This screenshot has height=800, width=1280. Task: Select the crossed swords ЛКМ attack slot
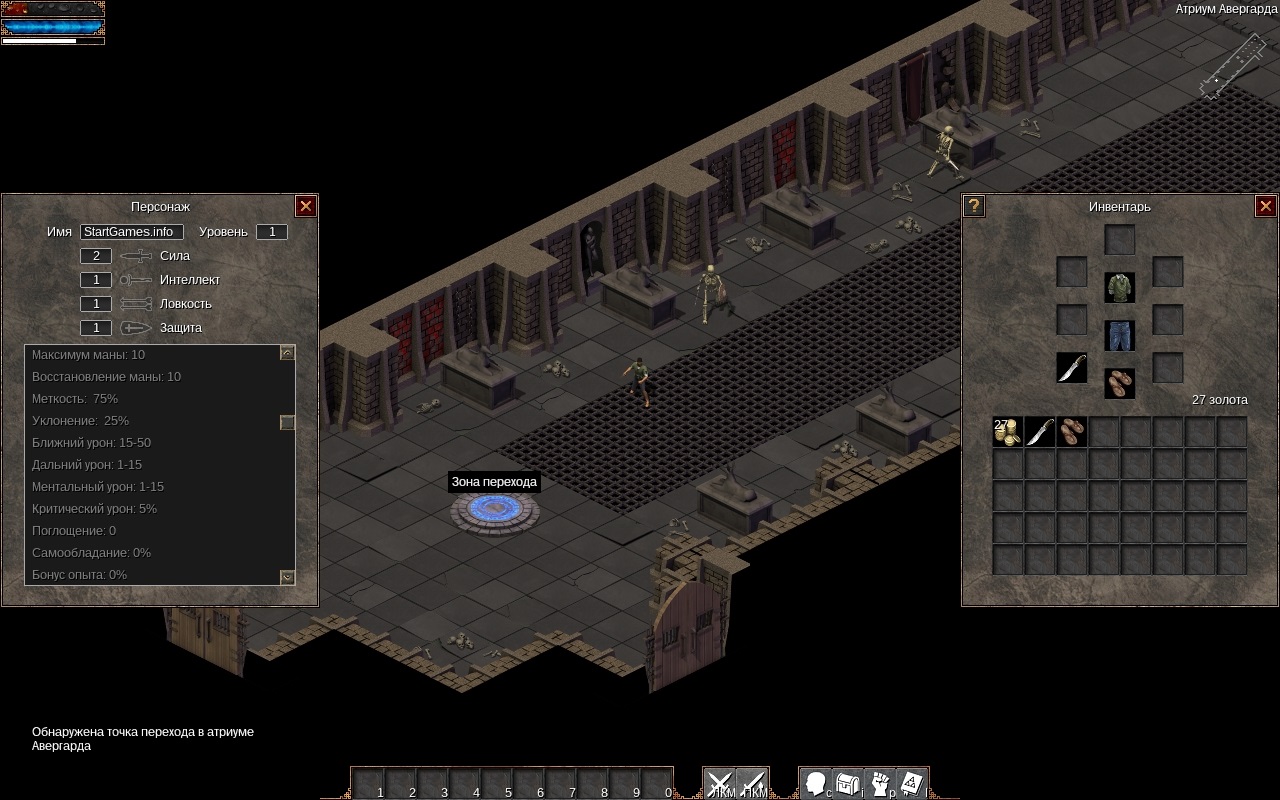[x=720, y=783]
